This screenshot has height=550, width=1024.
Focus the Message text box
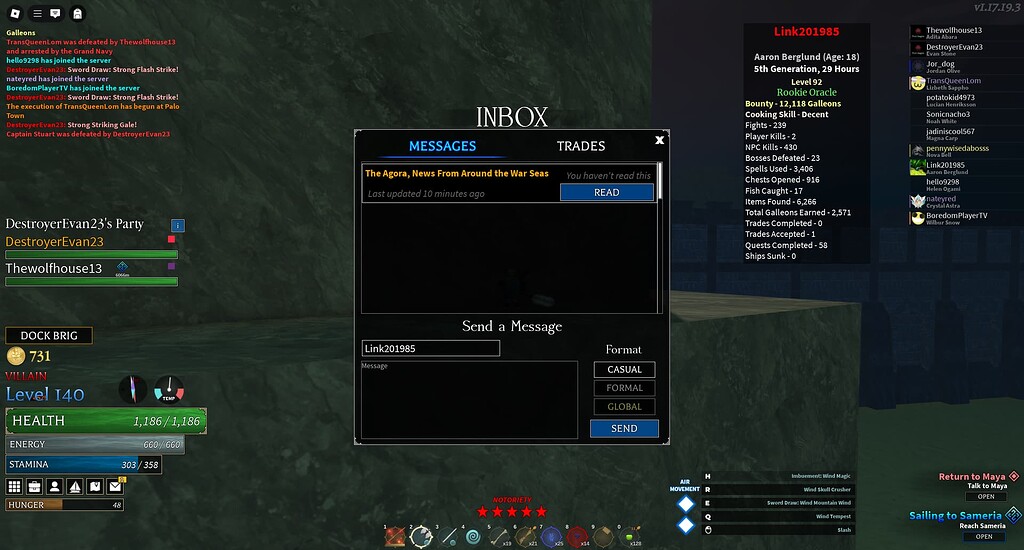point(469,400)
